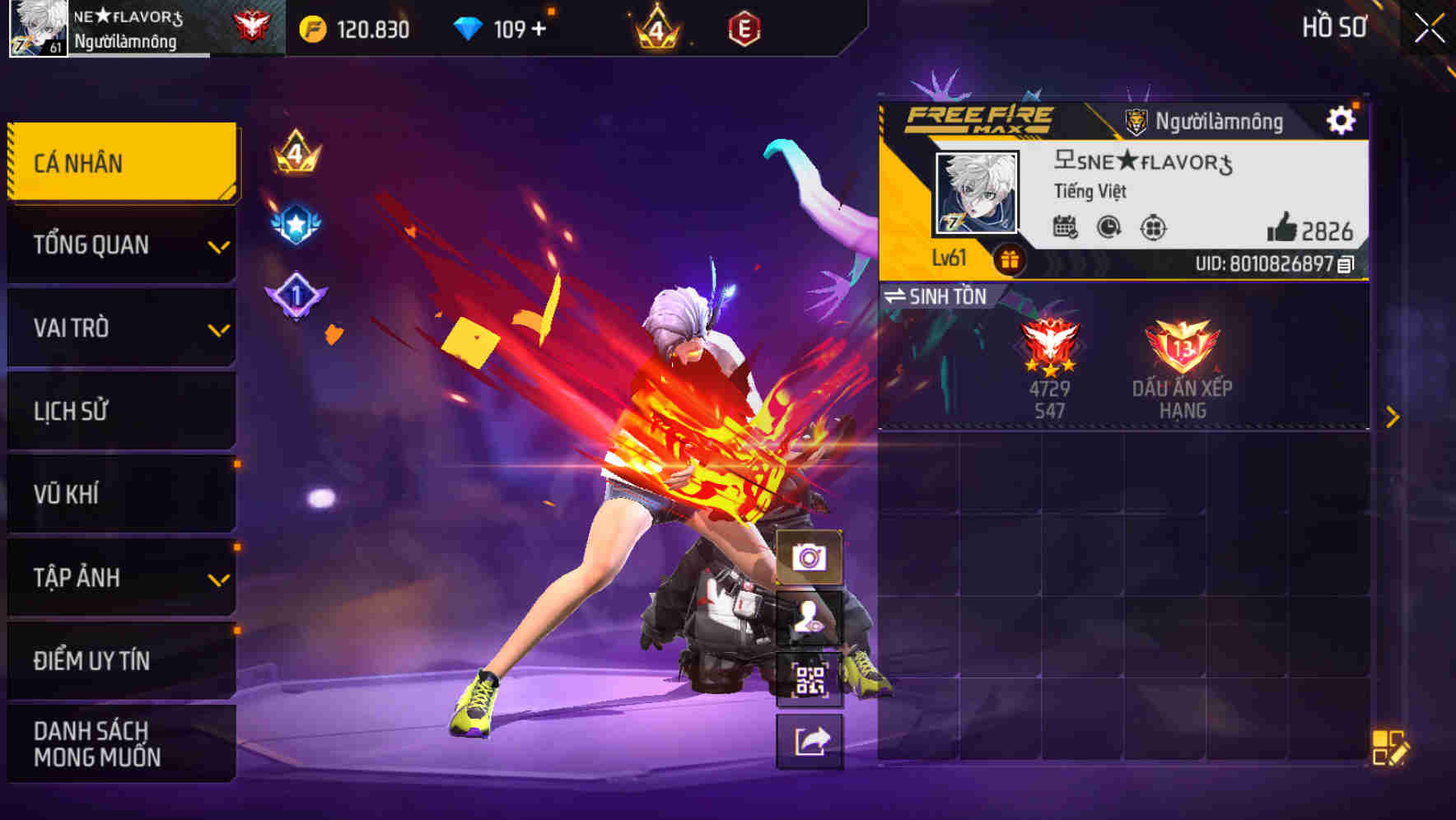Screen dimensions: 1456x820
Task: Switch to the CÁ NHÂN tab
Action: pyautogui.click(x=119, y=162)
